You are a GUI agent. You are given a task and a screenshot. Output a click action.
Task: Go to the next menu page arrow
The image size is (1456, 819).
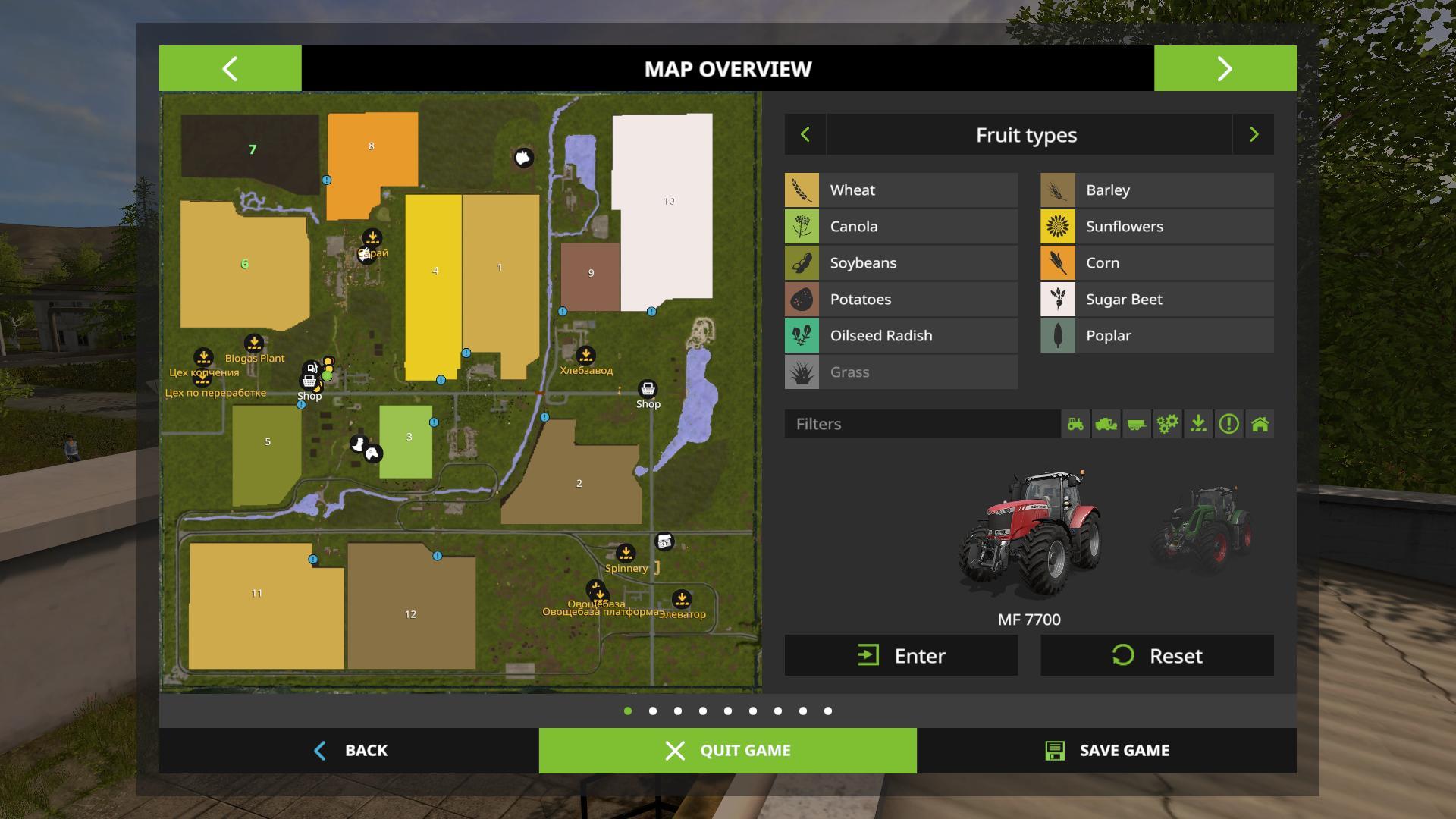pyautogui.click(x=1225, y=68)
